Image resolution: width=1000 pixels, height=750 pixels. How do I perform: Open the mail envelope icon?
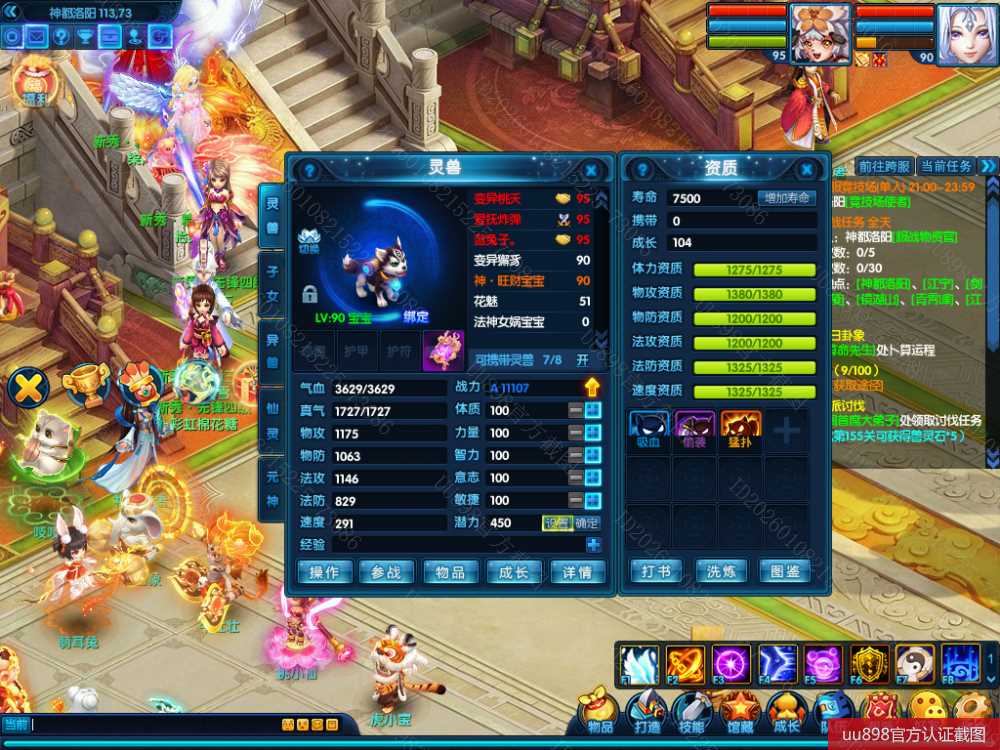coord(36,37)
